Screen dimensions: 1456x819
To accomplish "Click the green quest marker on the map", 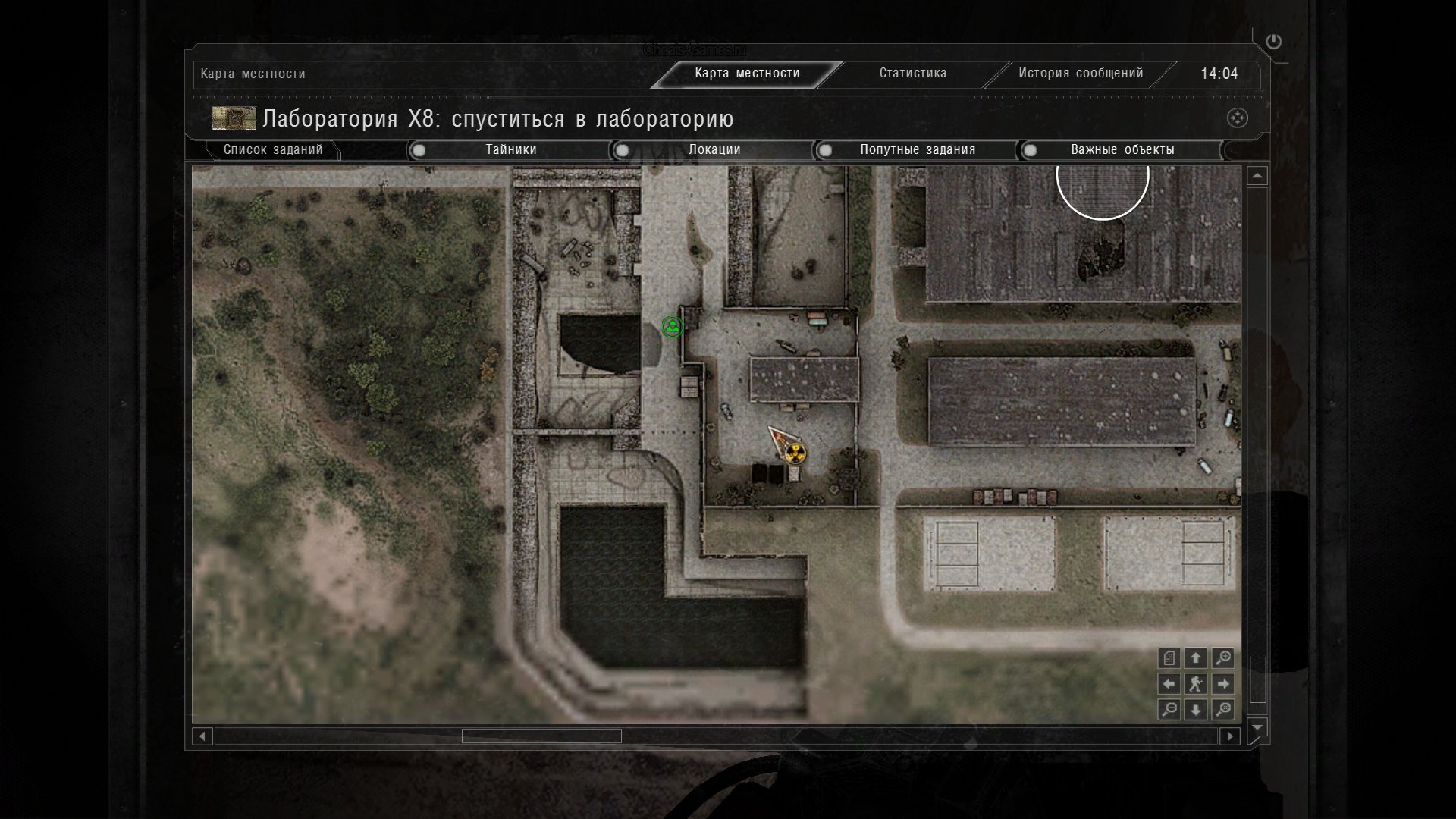I will click(672, 327).
